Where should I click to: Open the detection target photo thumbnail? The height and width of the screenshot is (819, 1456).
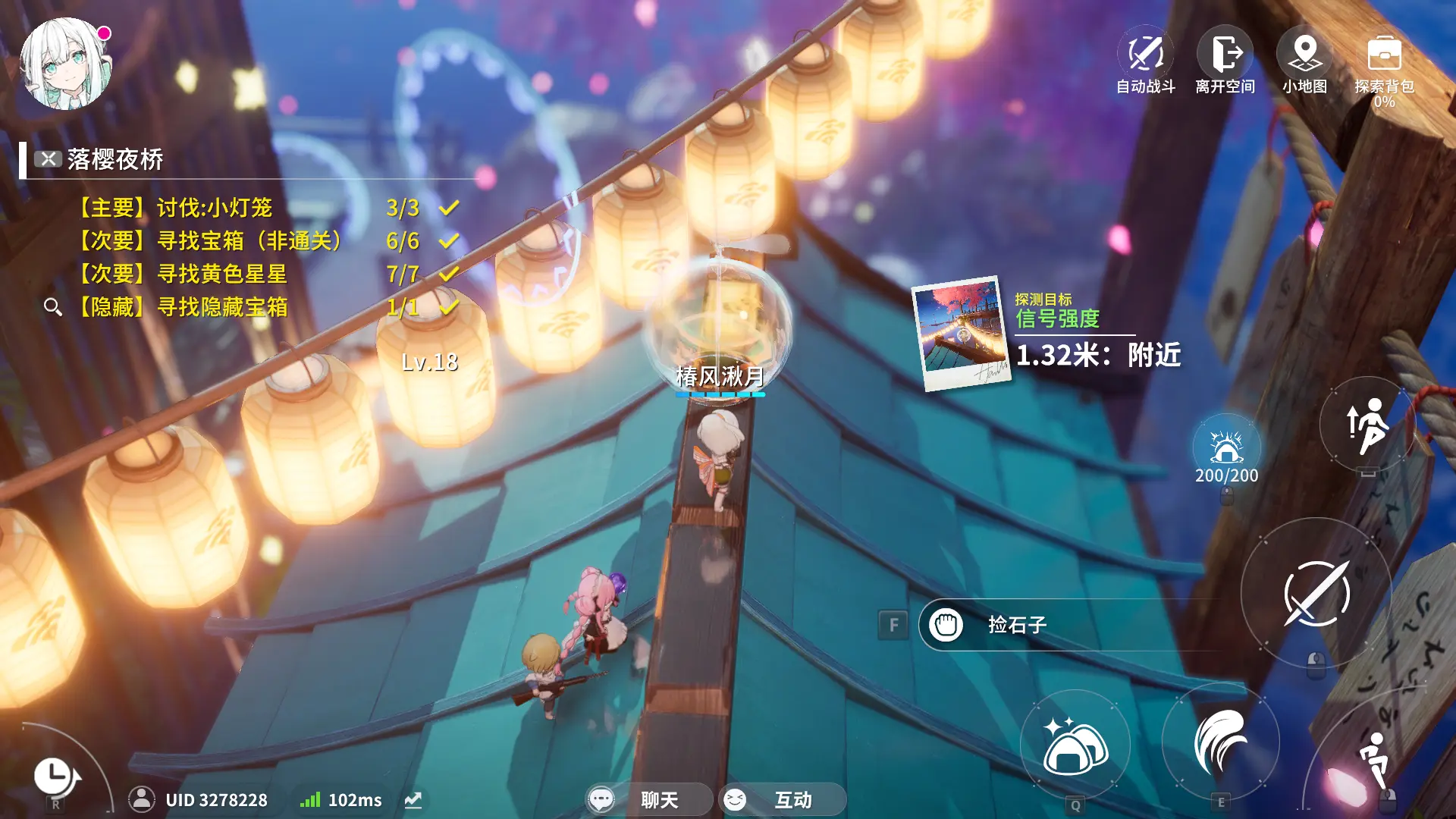pyautogui.click(x=962, y=334)
